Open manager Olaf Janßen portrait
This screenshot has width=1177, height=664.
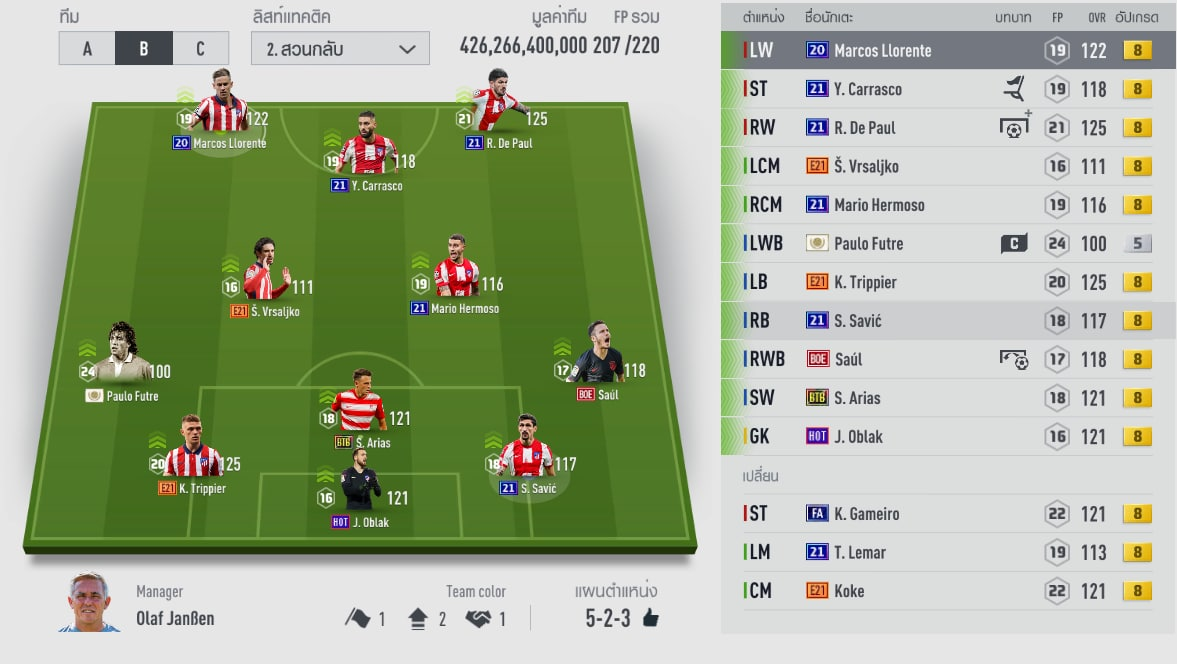(89, 602)
